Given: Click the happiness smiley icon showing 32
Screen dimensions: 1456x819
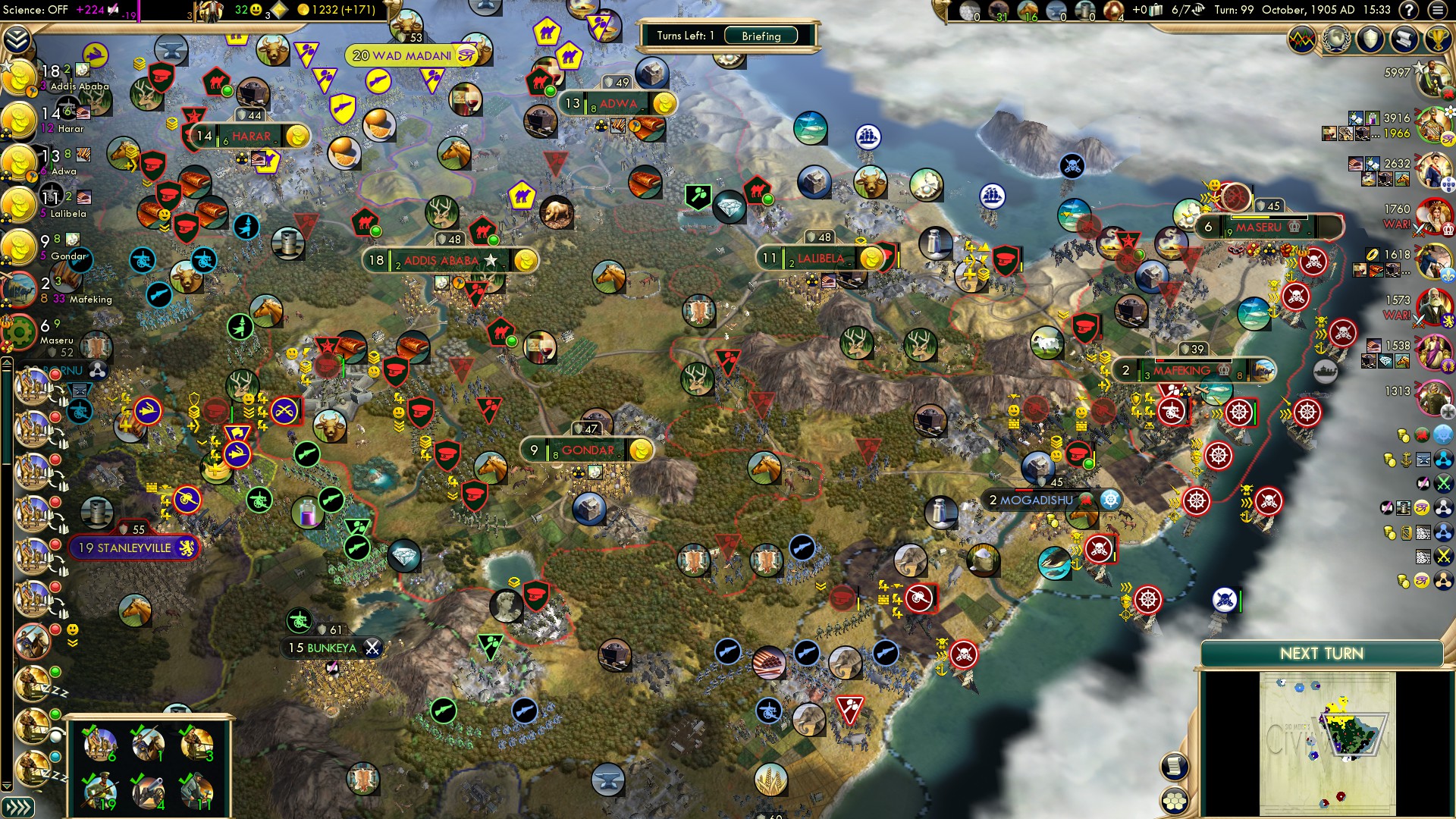Looking at the screenshot, I should 256,11.
